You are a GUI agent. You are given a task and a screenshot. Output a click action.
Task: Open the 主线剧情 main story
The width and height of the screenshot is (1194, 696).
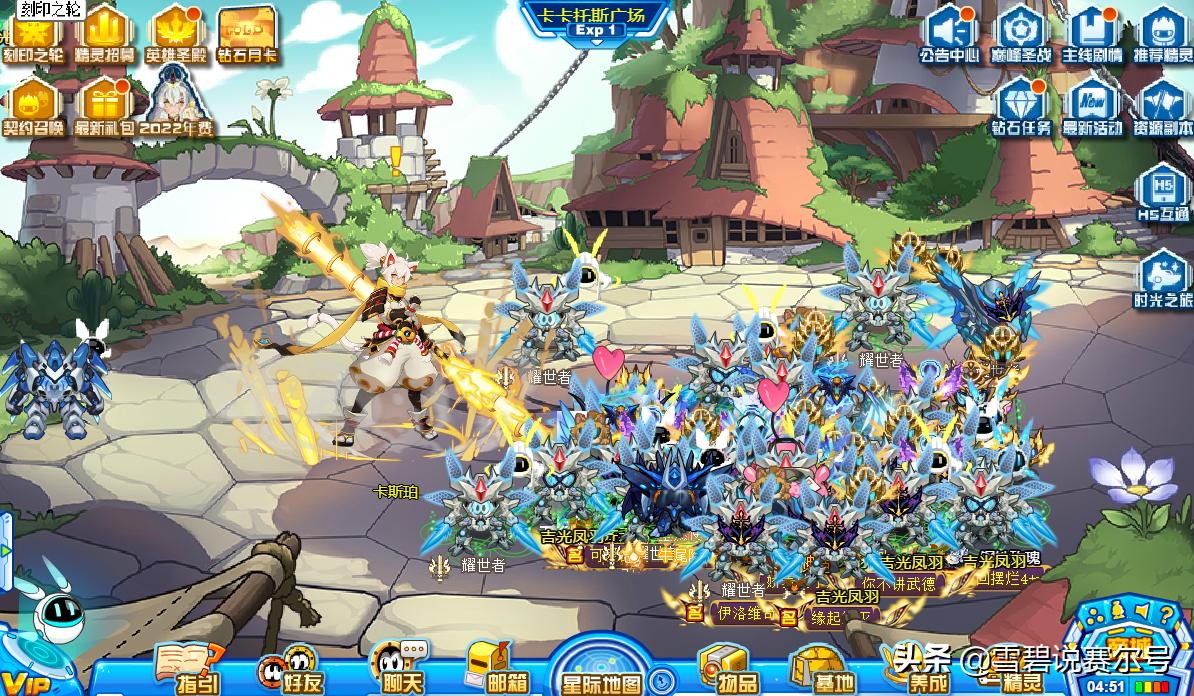(1091, 33)
